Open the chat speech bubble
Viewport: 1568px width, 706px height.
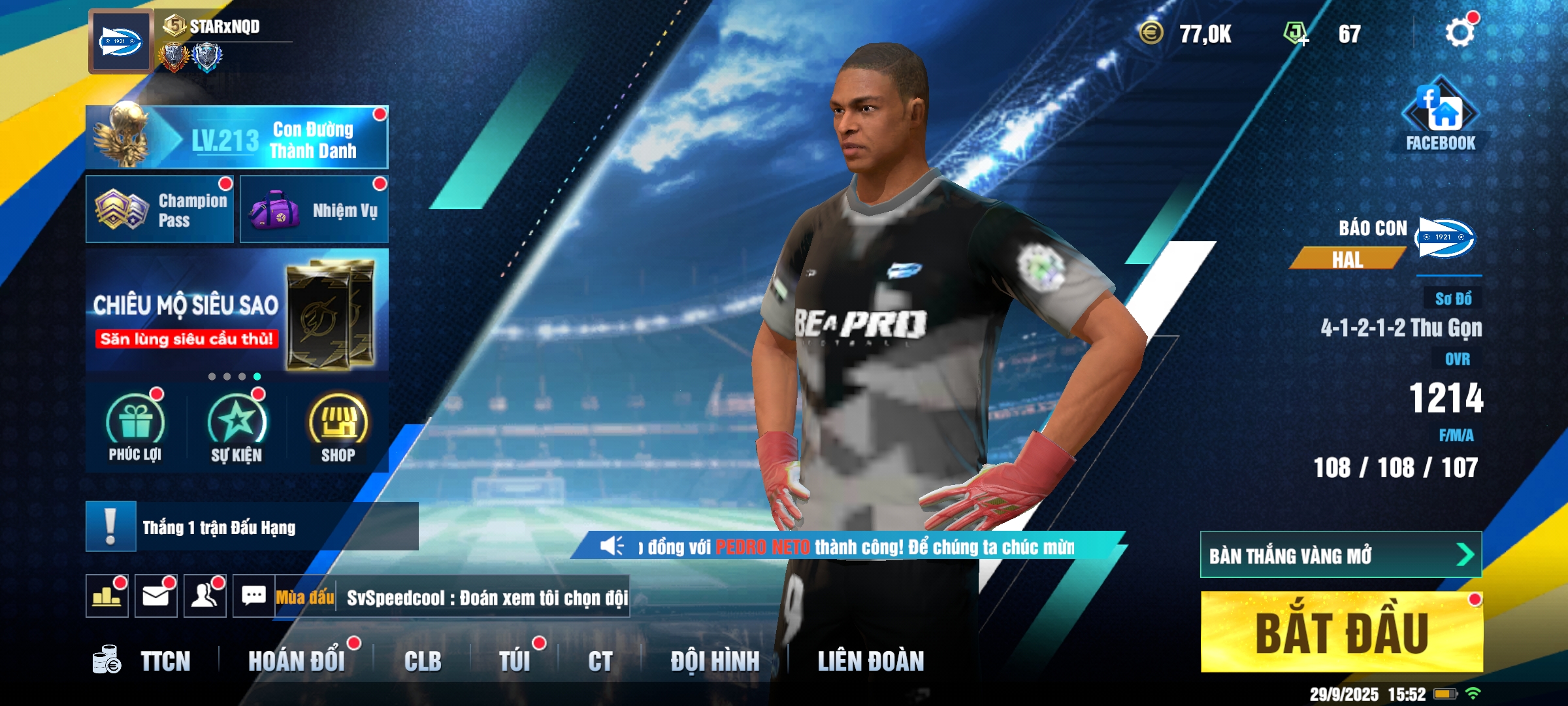[x=253, y=596]
